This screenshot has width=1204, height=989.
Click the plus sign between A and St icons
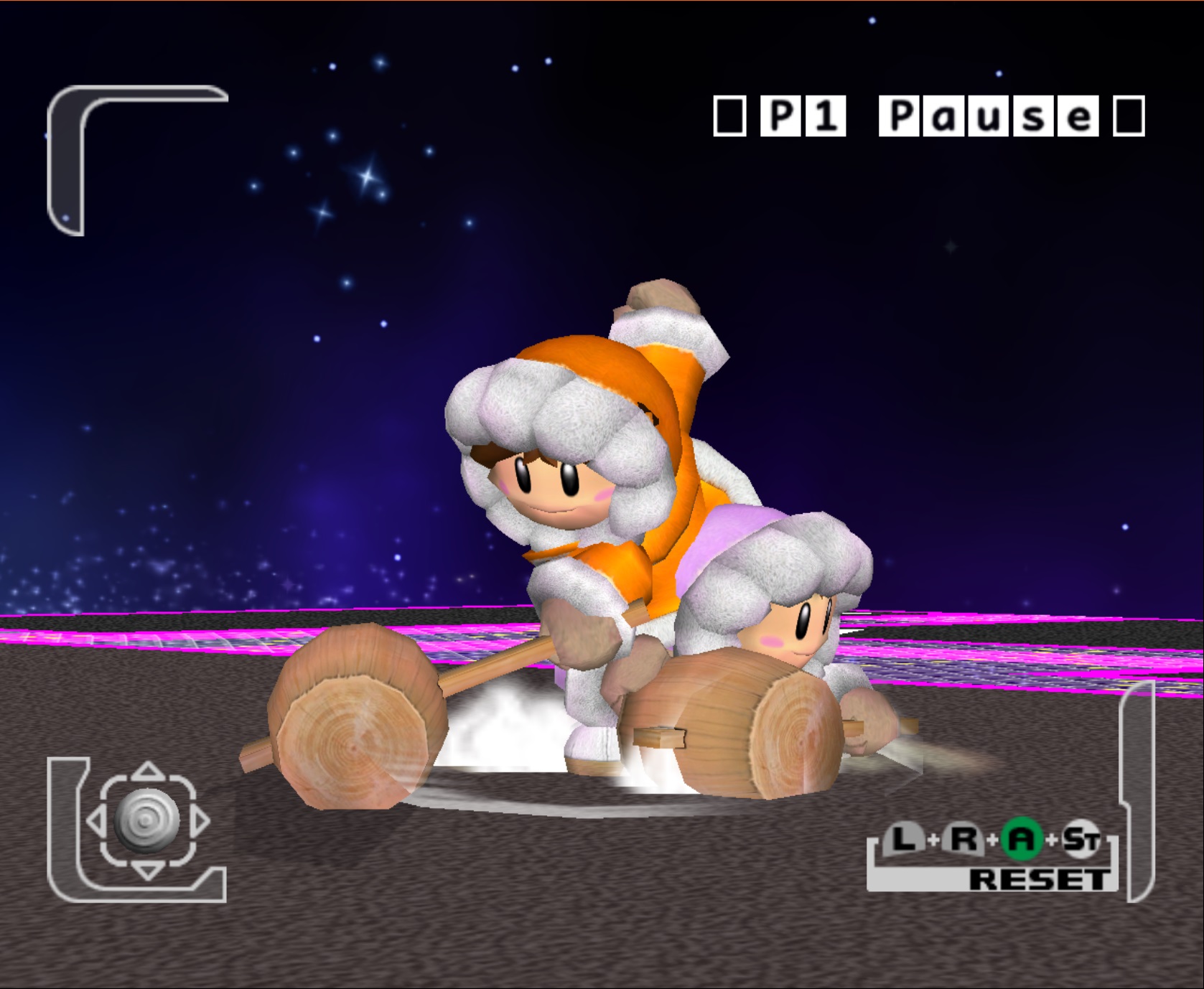click(x=1052, y=840)
